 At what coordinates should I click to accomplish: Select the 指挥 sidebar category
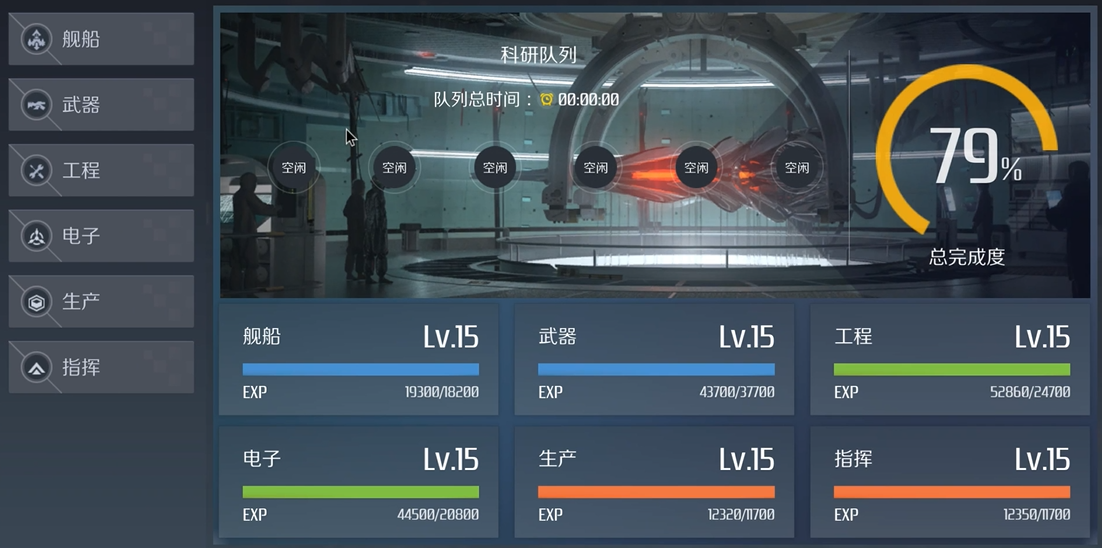click(100, 368)
